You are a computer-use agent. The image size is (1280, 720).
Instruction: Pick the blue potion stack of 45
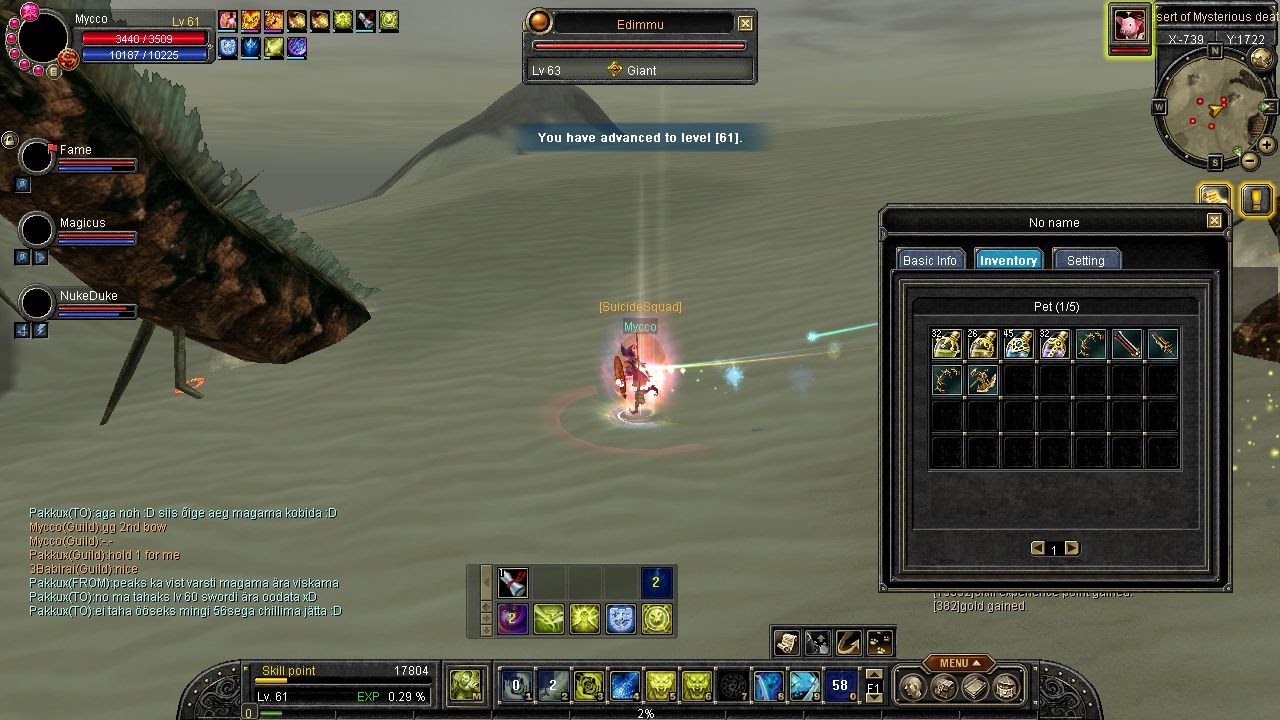click(x=1018, y=345)
